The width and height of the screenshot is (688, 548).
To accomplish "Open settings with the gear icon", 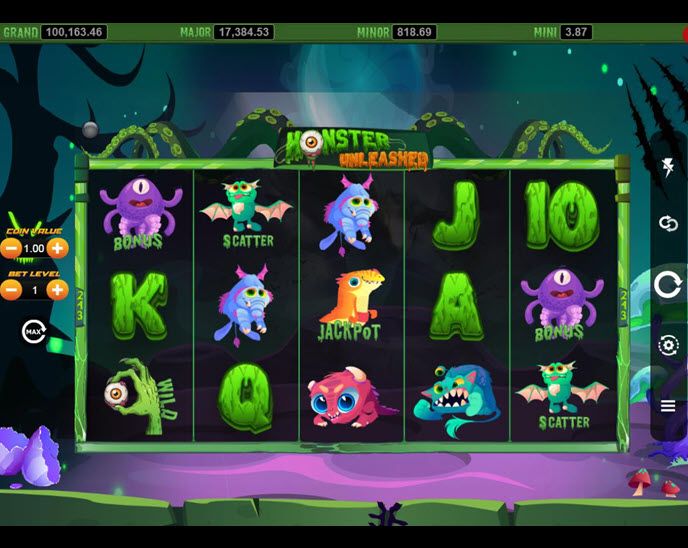I will click(x=668, y=346).
